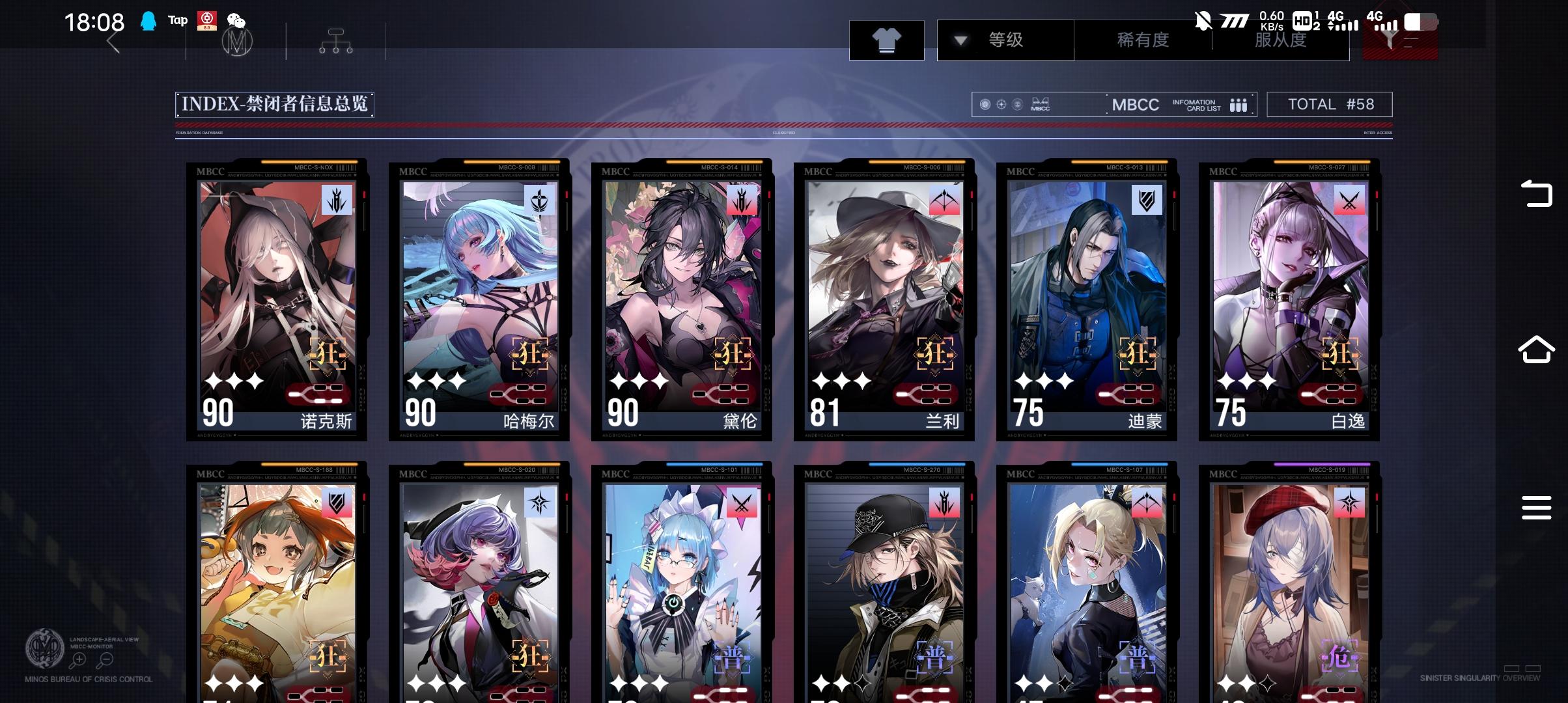1568x703 pixels.
Task: Click the organization chart icon near top left
Action: pos(335,40)
